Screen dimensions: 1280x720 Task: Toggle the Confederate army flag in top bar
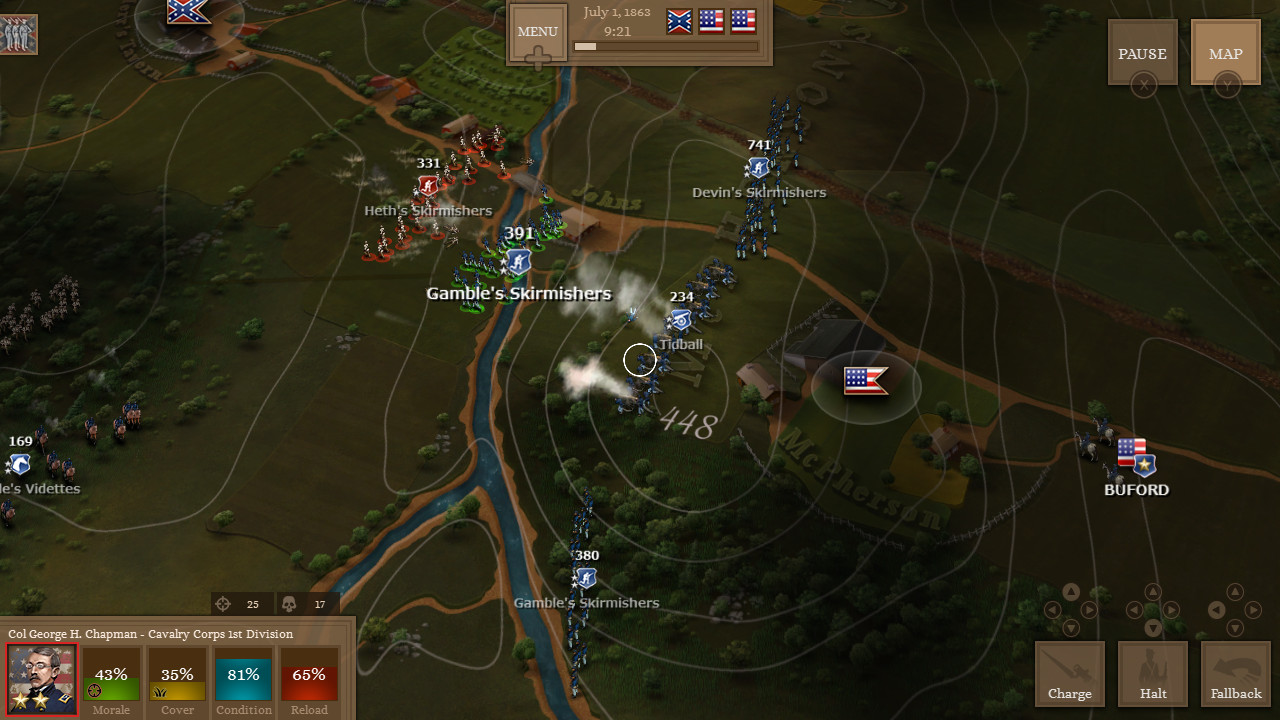[x=678, y=20]
